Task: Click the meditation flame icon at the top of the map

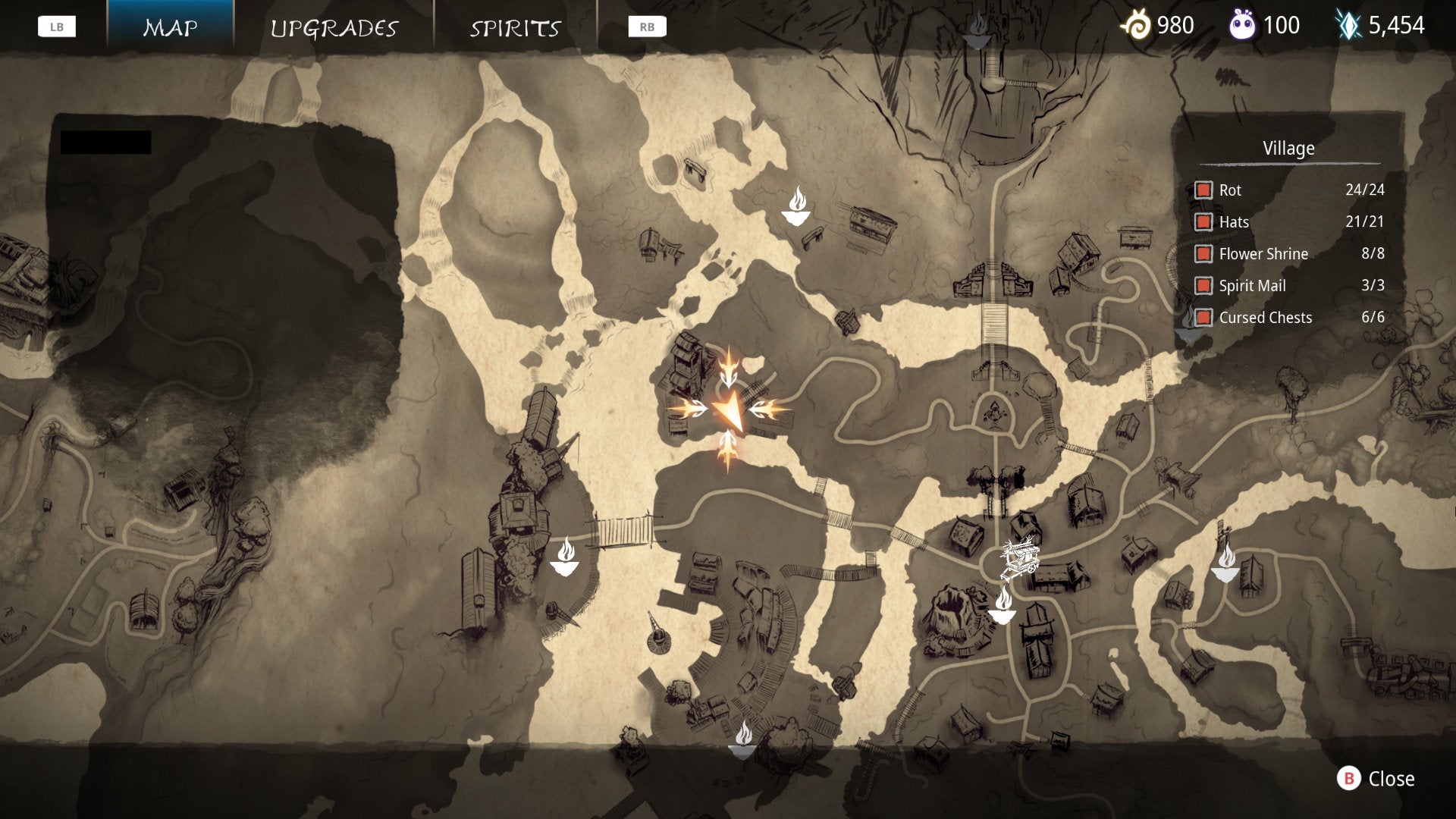Action: [799, 205]
